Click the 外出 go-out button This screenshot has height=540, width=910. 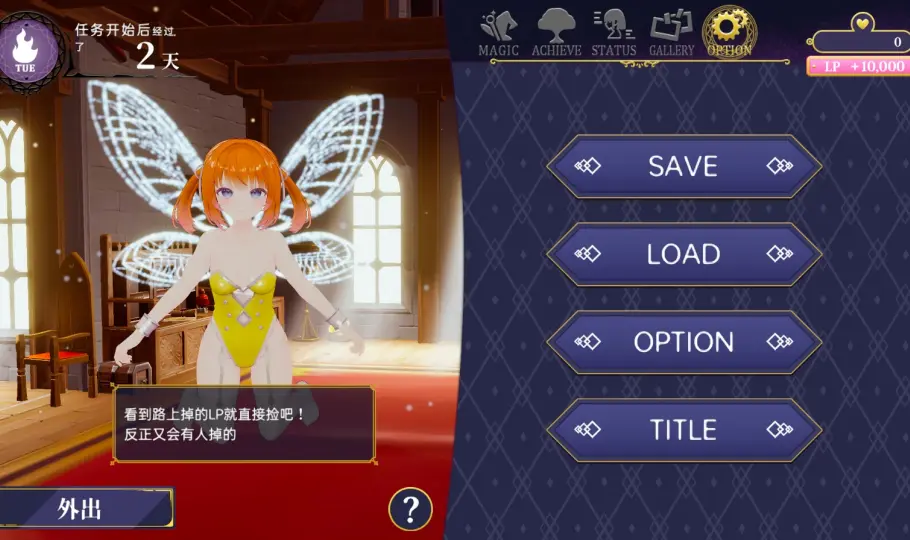82,509
